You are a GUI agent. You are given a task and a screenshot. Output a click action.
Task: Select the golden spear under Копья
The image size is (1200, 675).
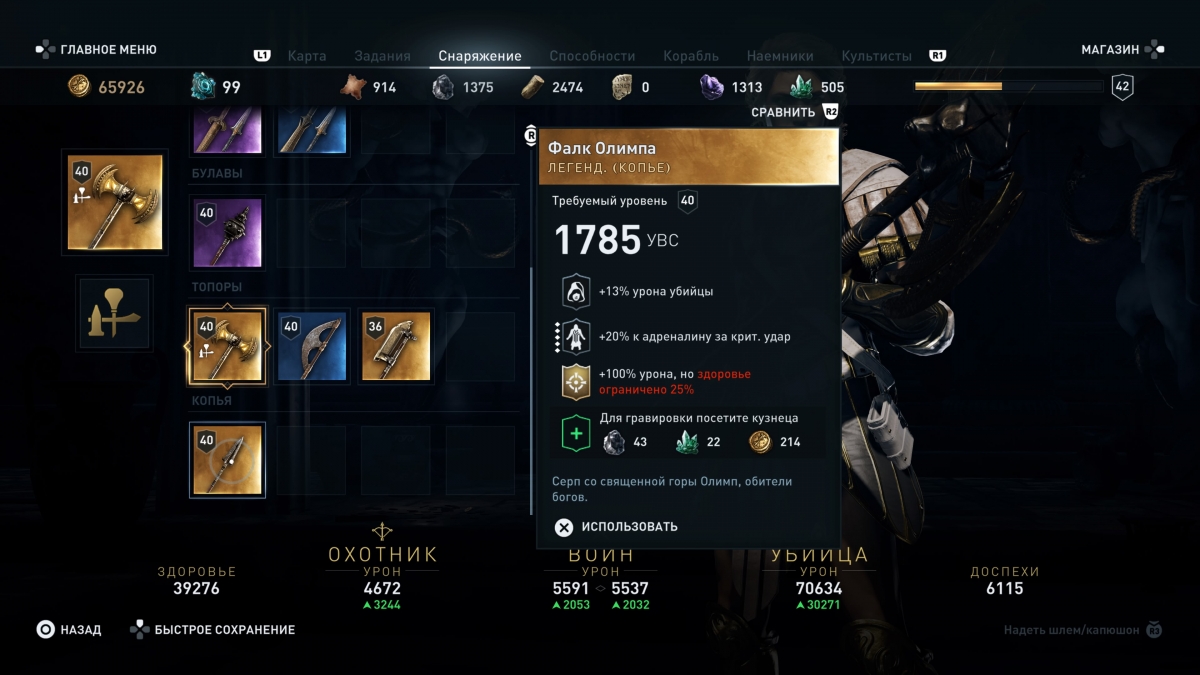(x=227, y=460)
